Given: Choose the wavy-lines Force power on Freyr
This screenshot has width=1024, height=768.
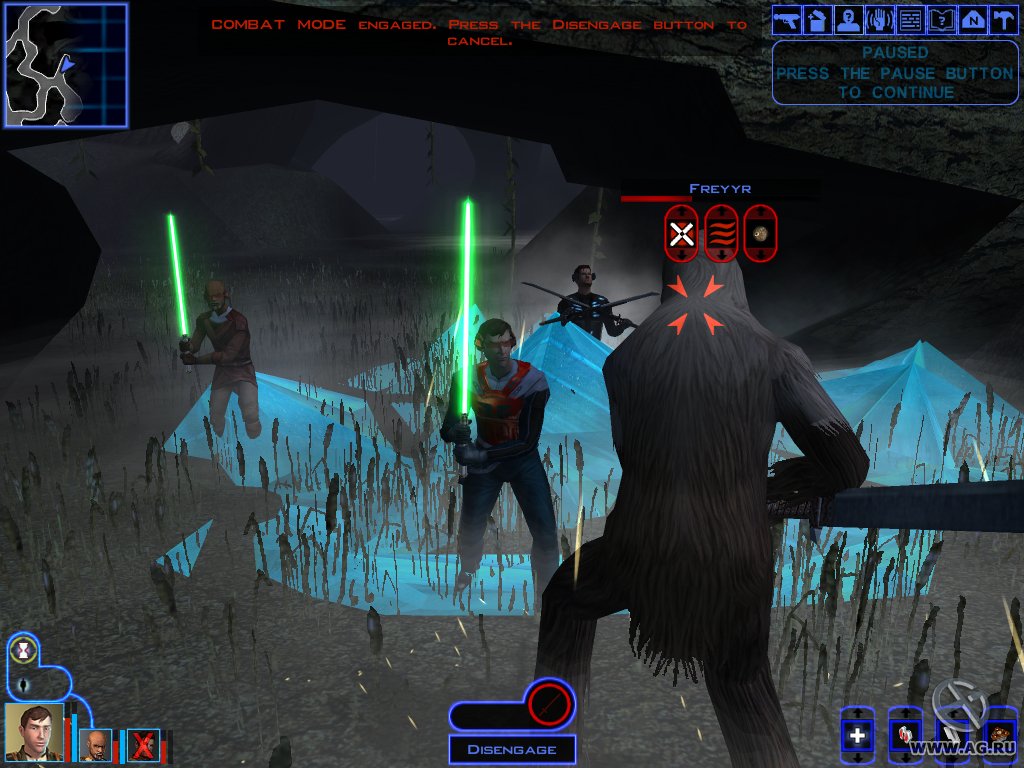Looking at the screenshot, I should click(720, 235).
